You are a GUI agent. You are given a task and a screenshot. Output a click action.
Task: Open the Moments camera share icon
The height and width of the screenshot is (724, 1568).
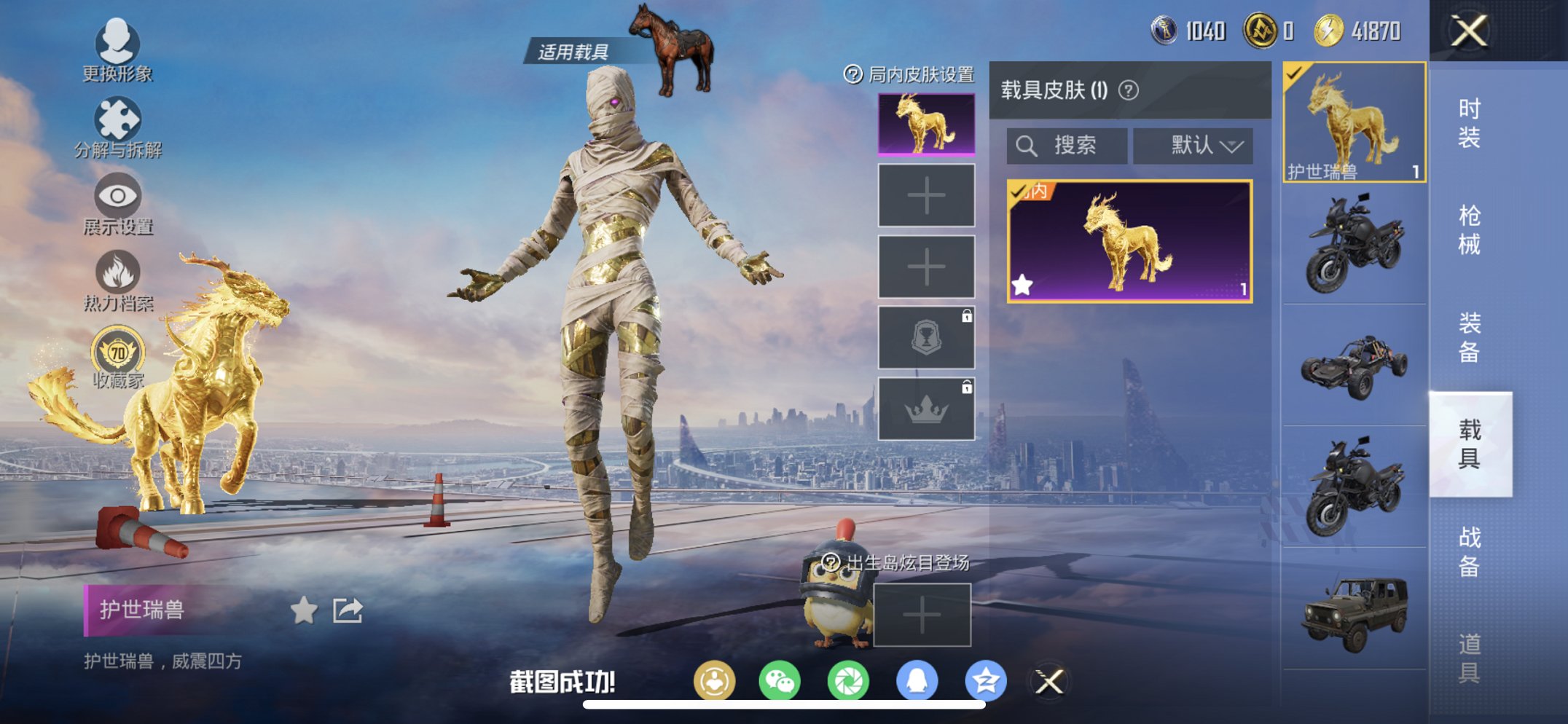[x=850, y=680]
